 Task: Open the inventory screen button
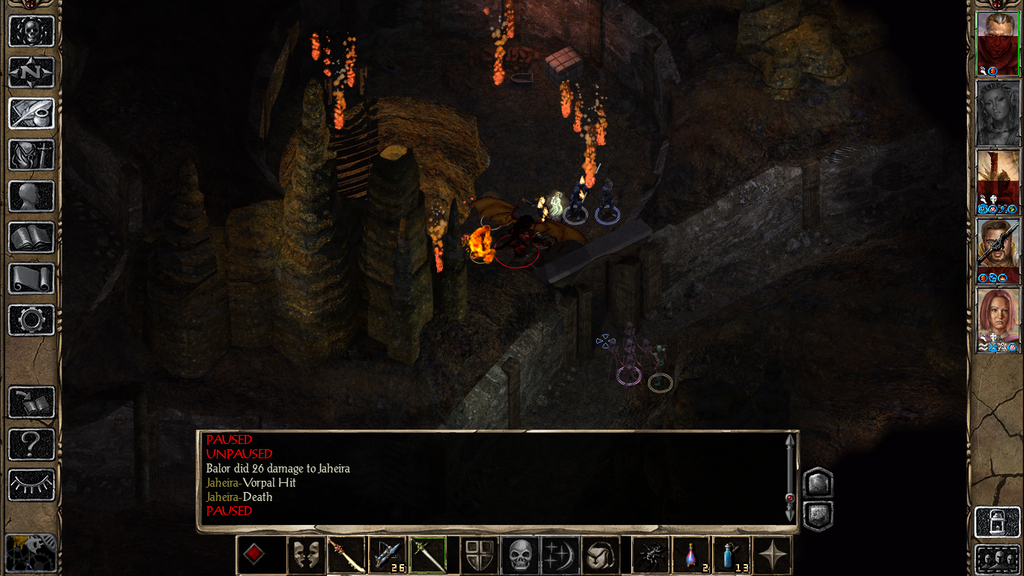31,155
